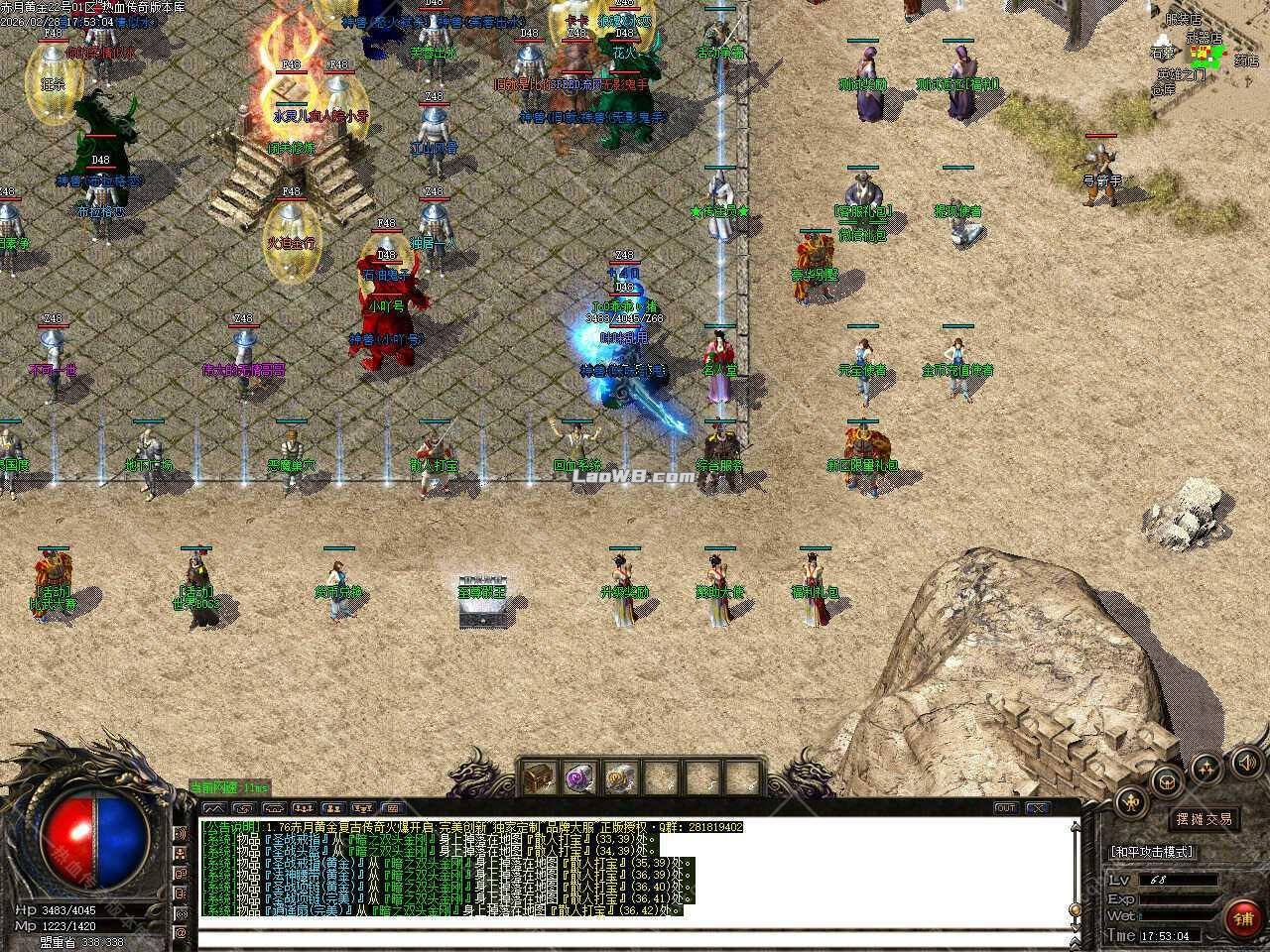1270x952 pixels.
Task: Click the down chevron on the chat scrollbar
Action: click(x=1075, y=926)
